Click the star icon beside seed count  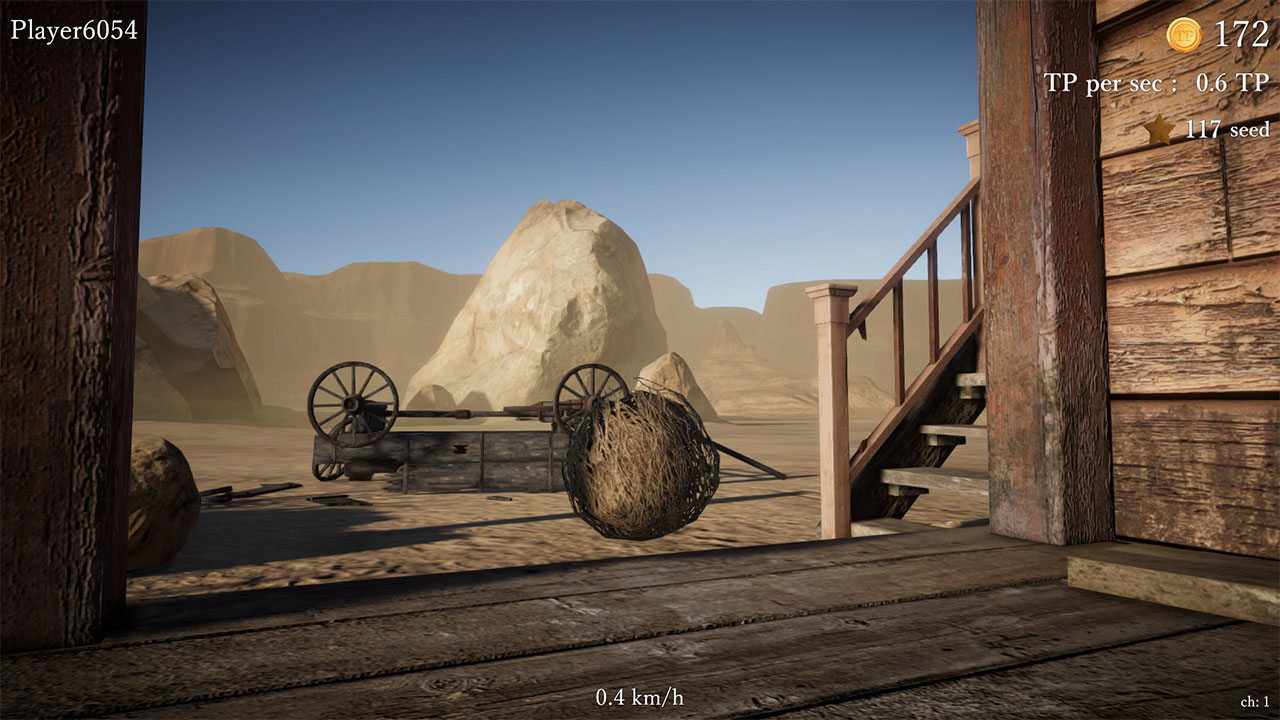point(1159,129)
